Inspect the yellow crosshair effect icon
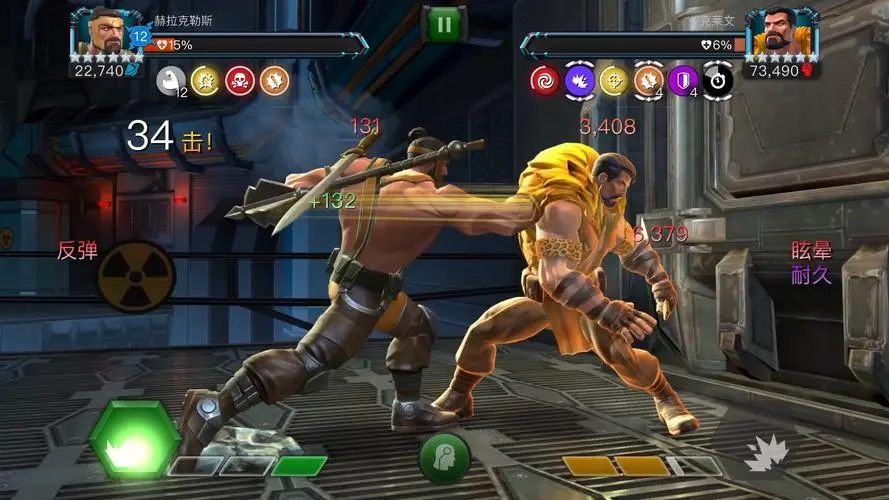This screenshot has width=889, height=500. [613, 81]
